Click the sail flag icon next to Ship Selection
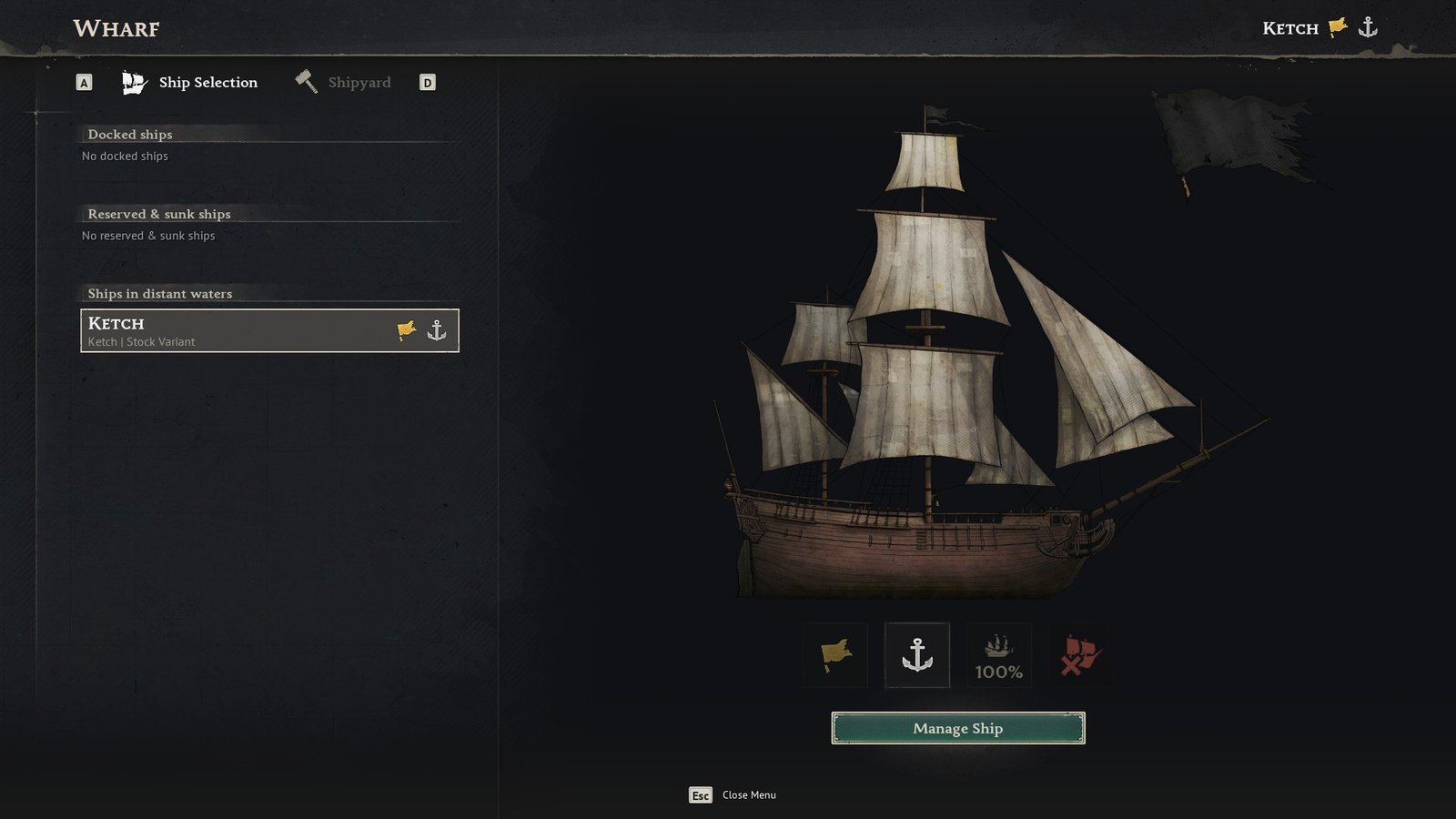The width and height of the screenshot is (1456, 819). pyautogui.click(x=133, y=82)
